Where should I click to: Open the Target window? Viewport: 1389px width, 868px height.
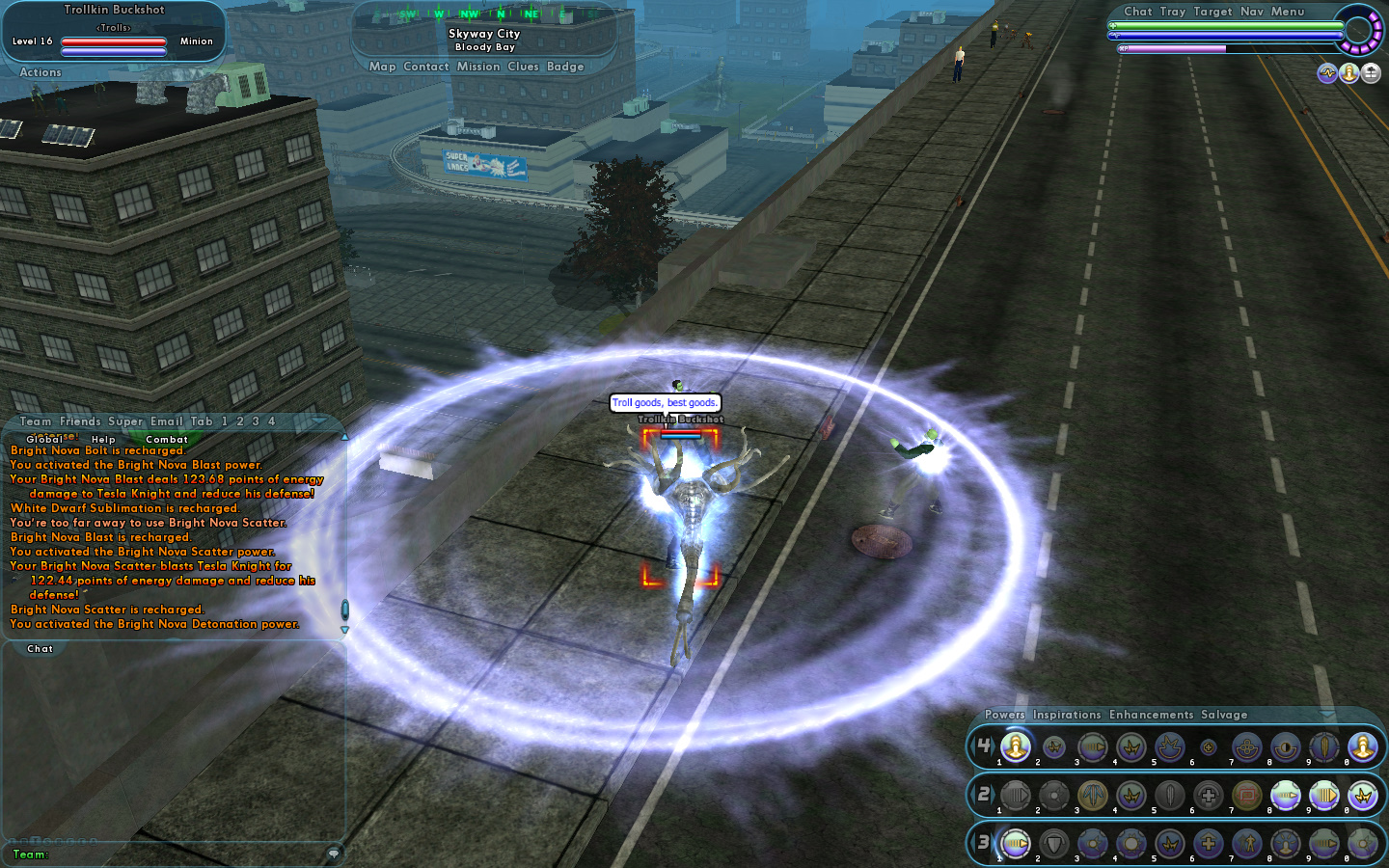pyautogui.click(x=1212, y=12)
